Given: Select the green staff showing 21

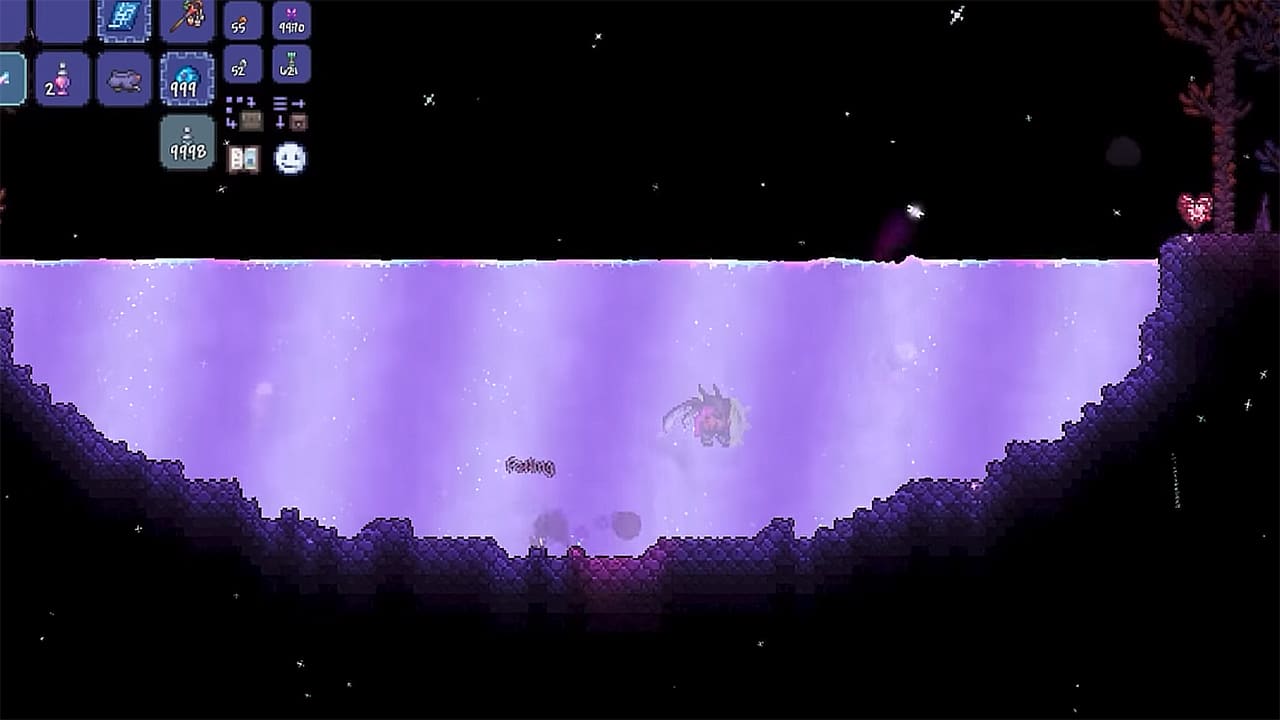Looking at the screenshot, I should [x=291, y=66].
